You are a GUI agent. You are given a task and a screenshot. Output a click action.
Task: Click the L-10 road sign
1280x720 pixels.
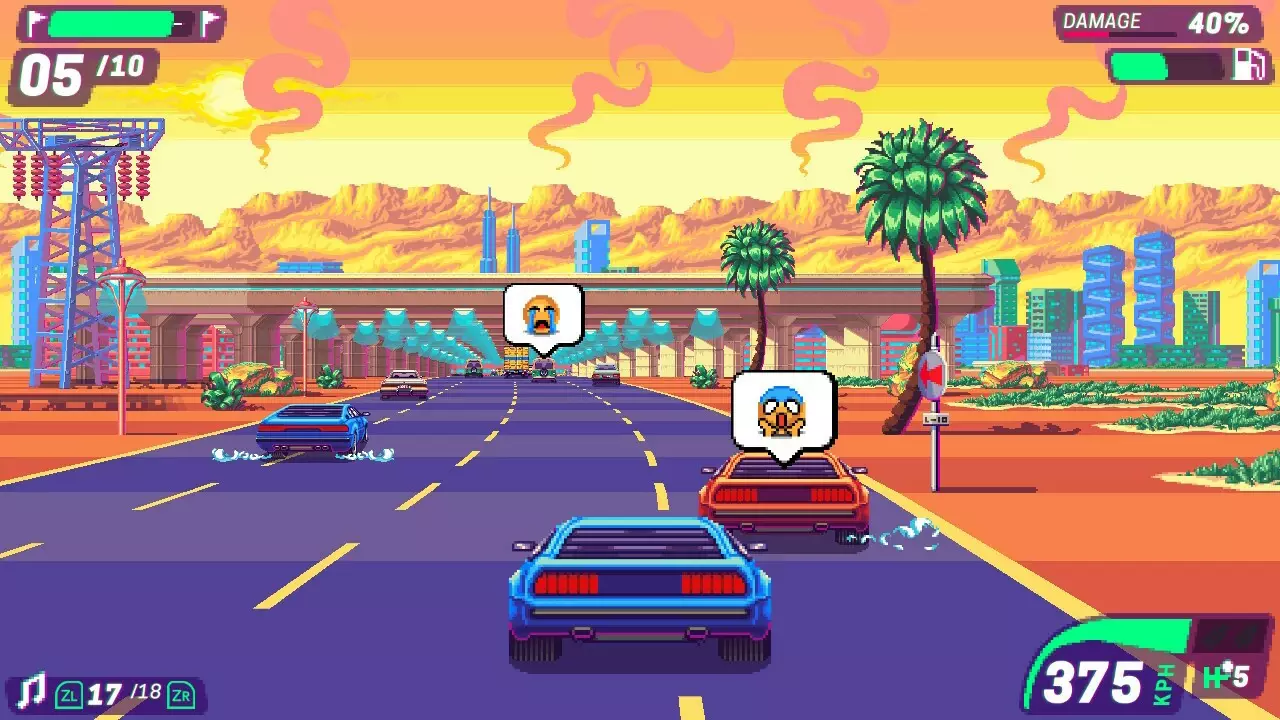click(934, 421)
